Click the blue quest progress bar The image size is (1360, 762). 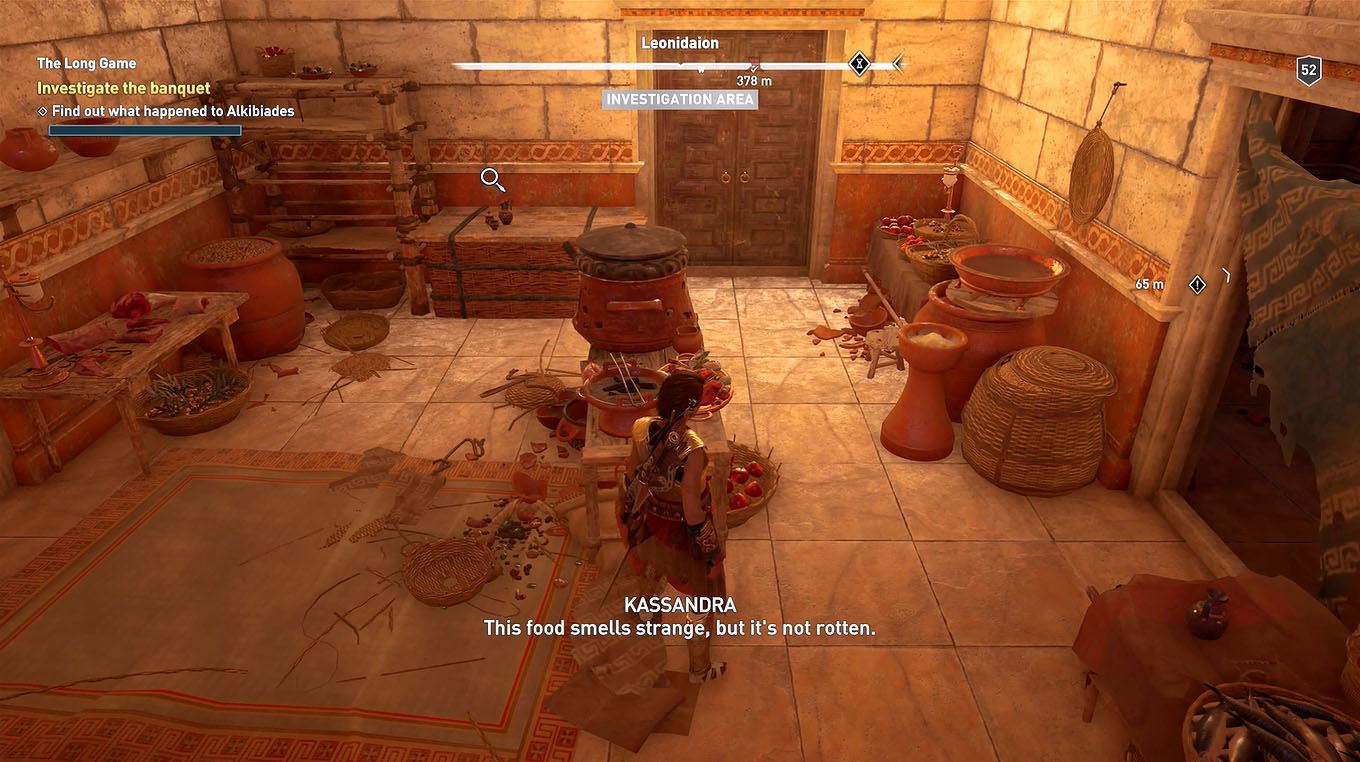(144, 130)
